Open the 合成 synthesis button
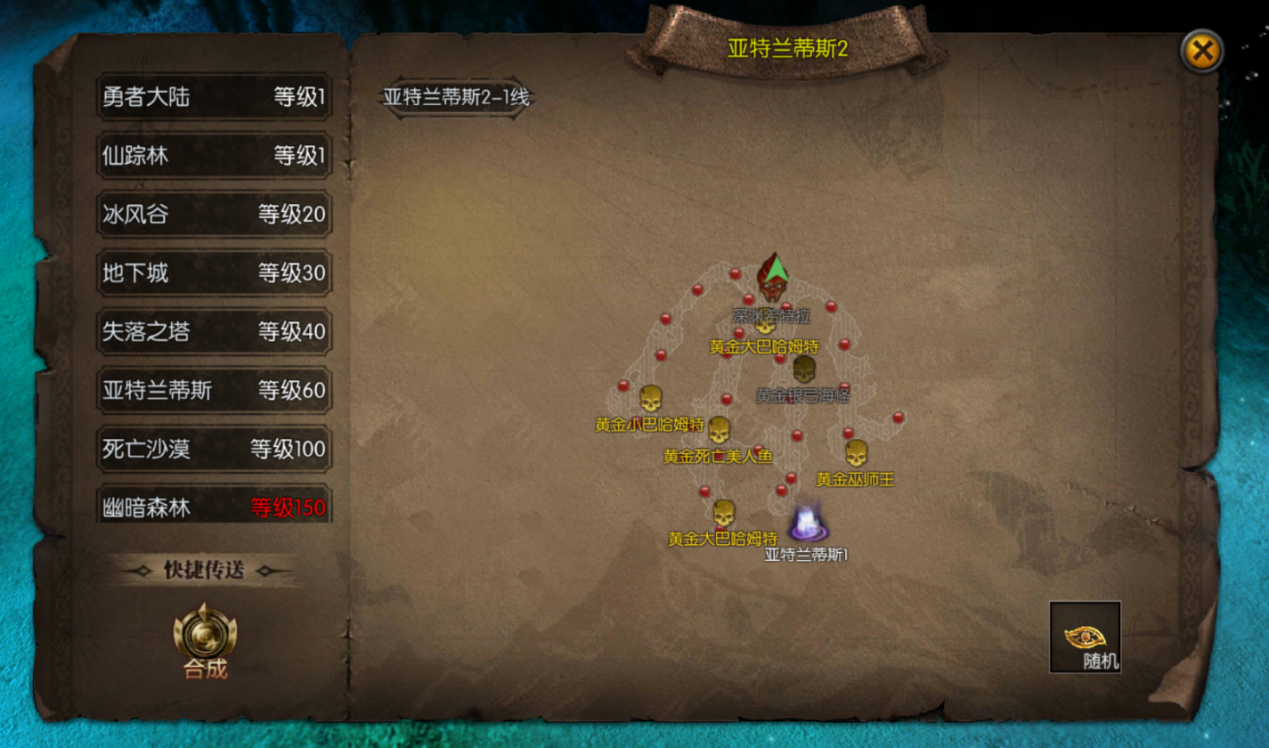 pos(205,637)
